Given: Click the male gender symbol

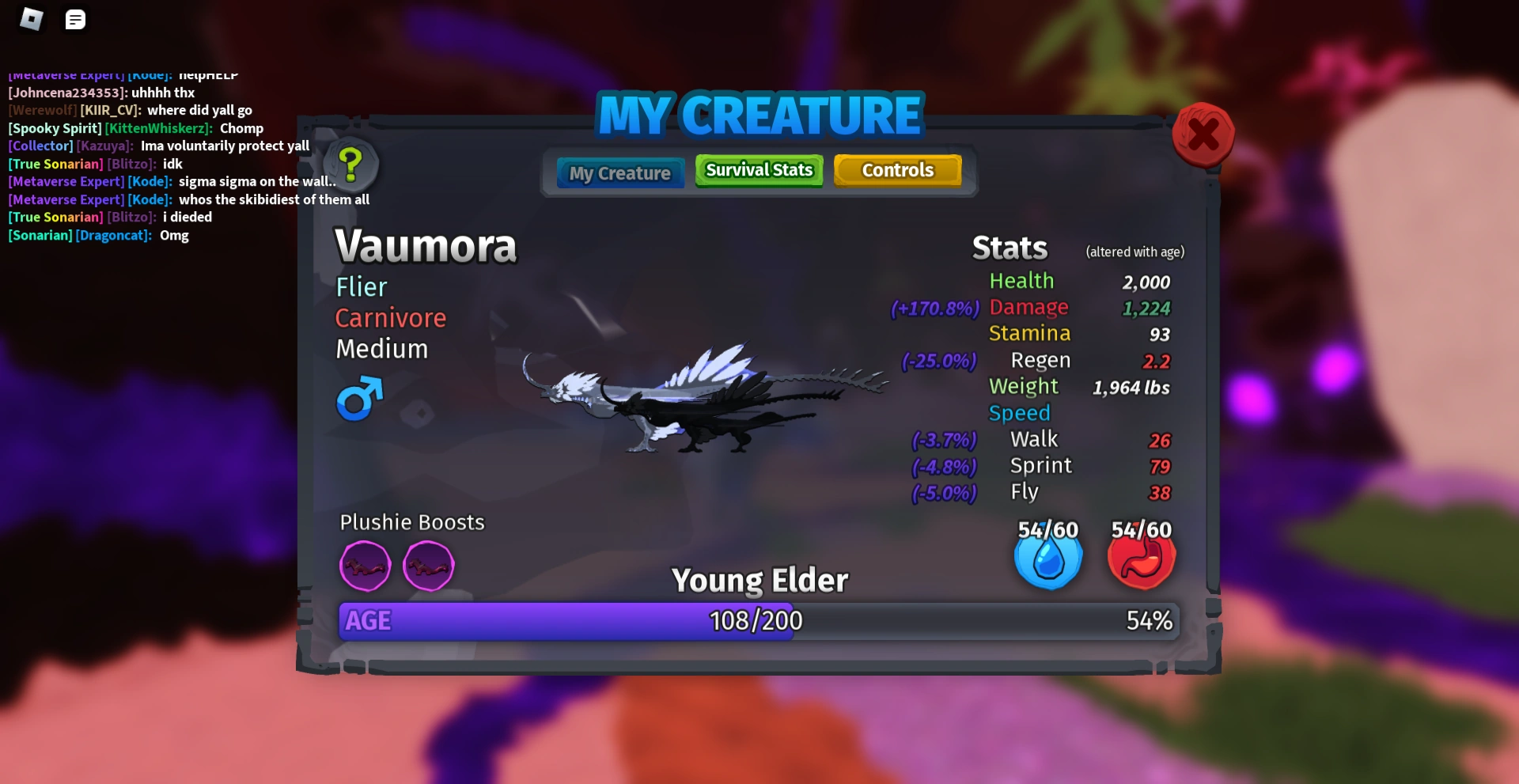Looking at the screenshot, I should pos(358,400).
